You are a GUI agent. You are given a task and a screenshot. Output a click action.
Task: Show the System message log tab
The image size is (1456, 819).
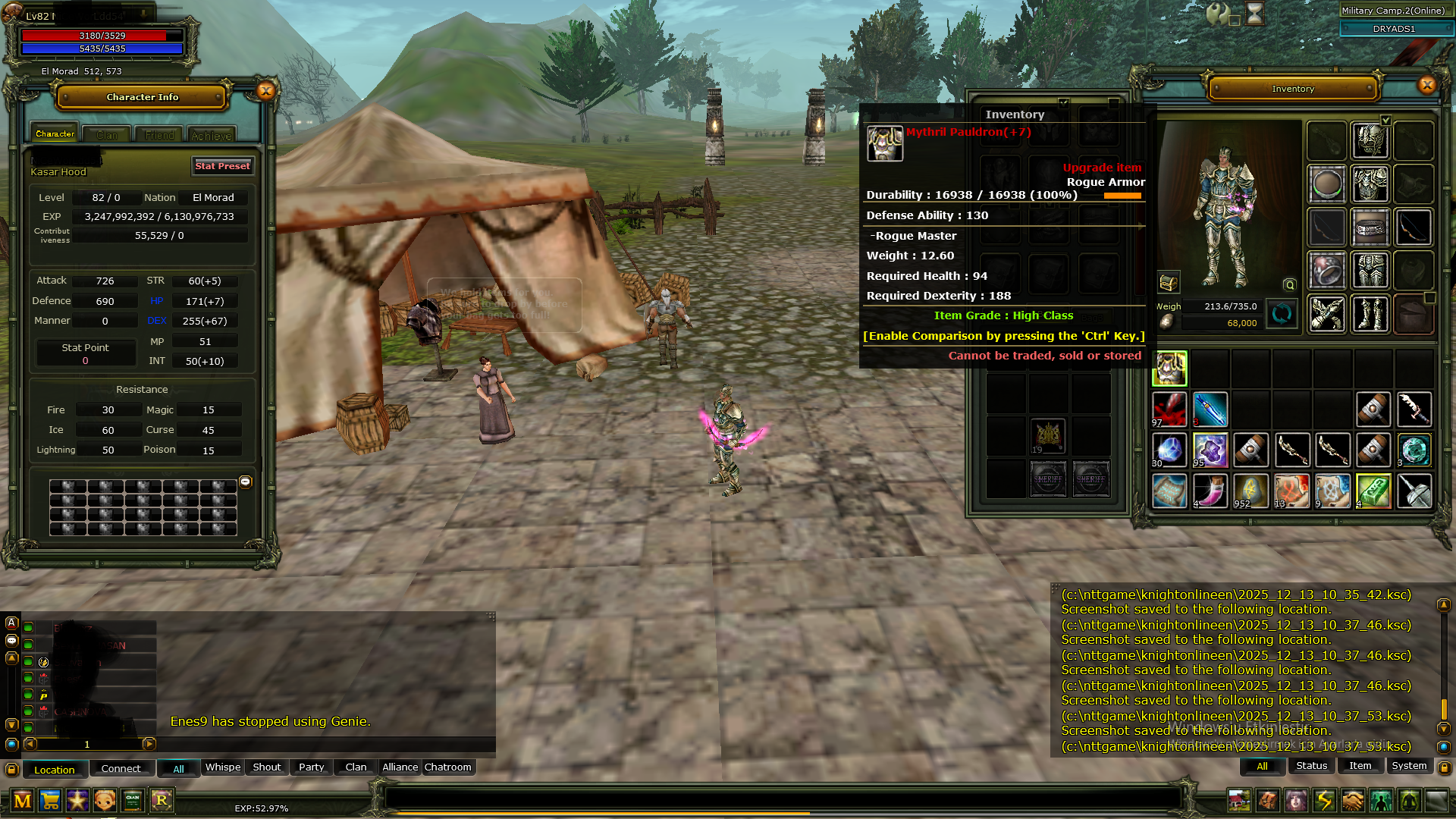point(1409,766)
